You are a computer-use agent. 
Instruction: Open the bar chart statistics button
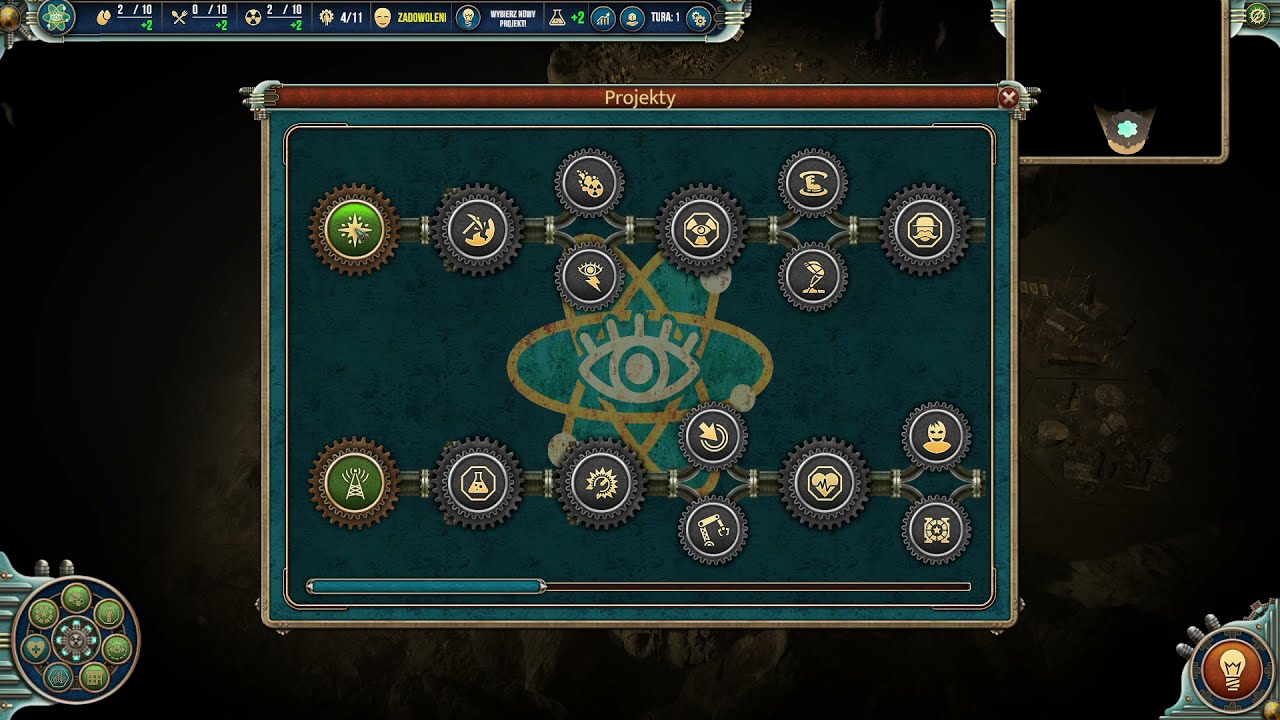point(603,18)
